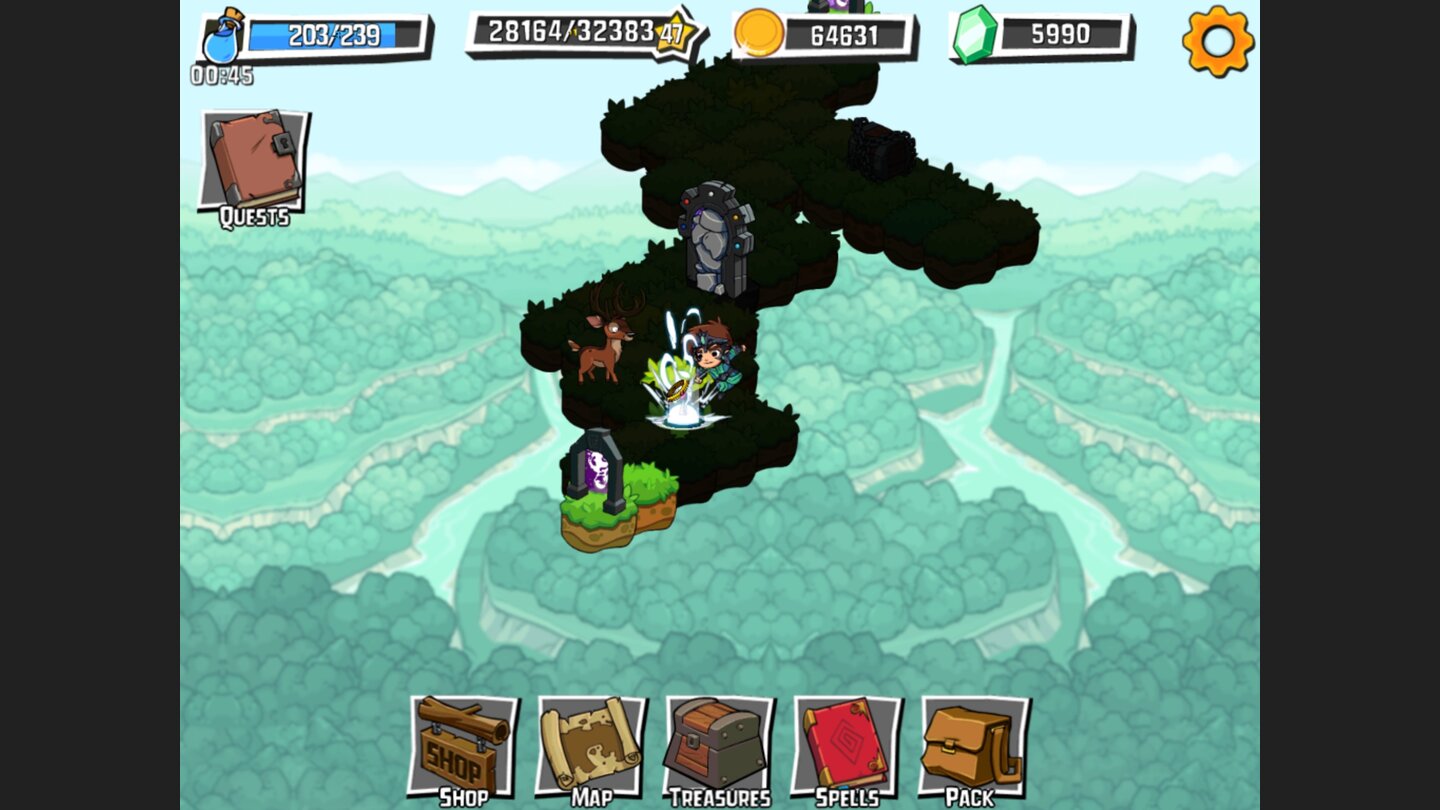1440x810 pixels.
Task: Click the potion bottle icon near the timer
Action: [222, 38]
